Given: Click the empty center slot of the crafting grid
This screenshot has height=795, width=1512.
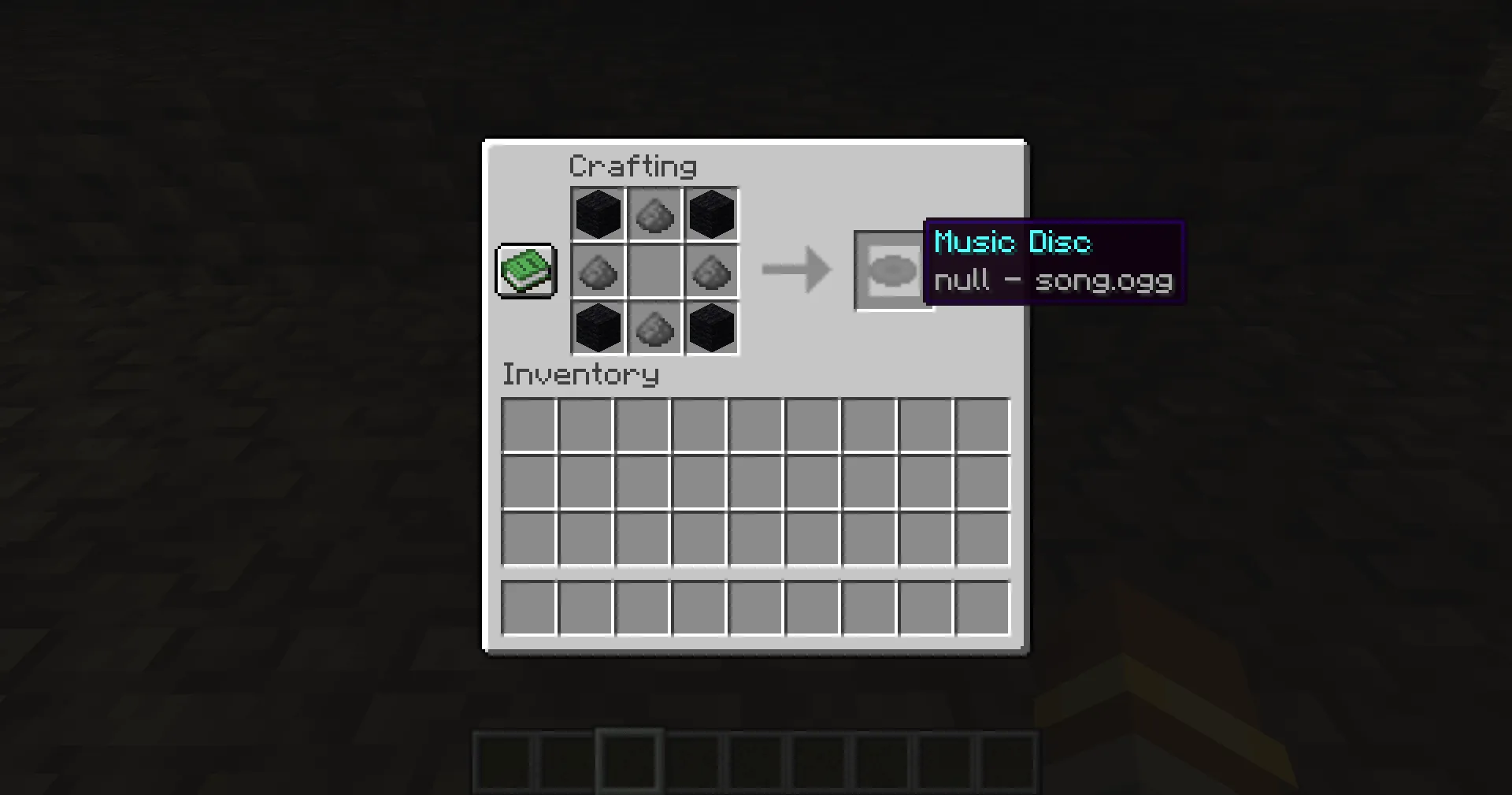Looking at the screenshot, I should (654, 271).
